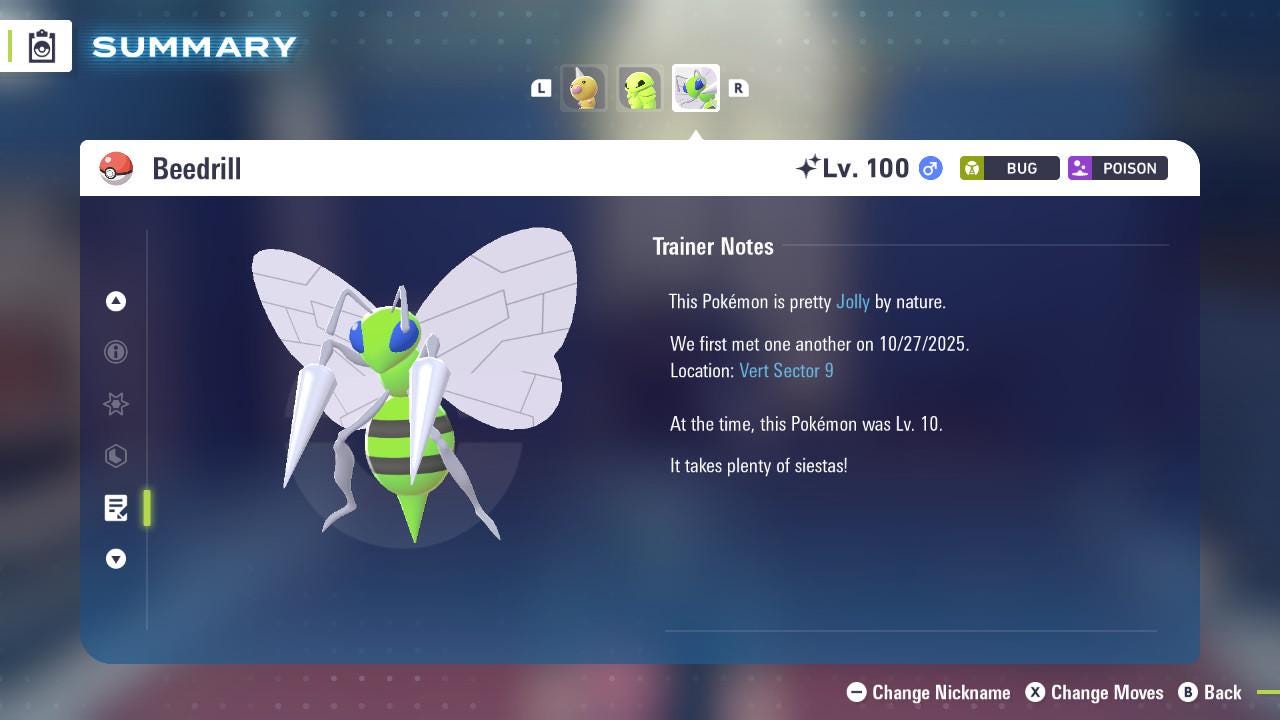Select the Trainer Notes page icon
The height and width of the screenshot is (720, 1280).
click(116, 508)
